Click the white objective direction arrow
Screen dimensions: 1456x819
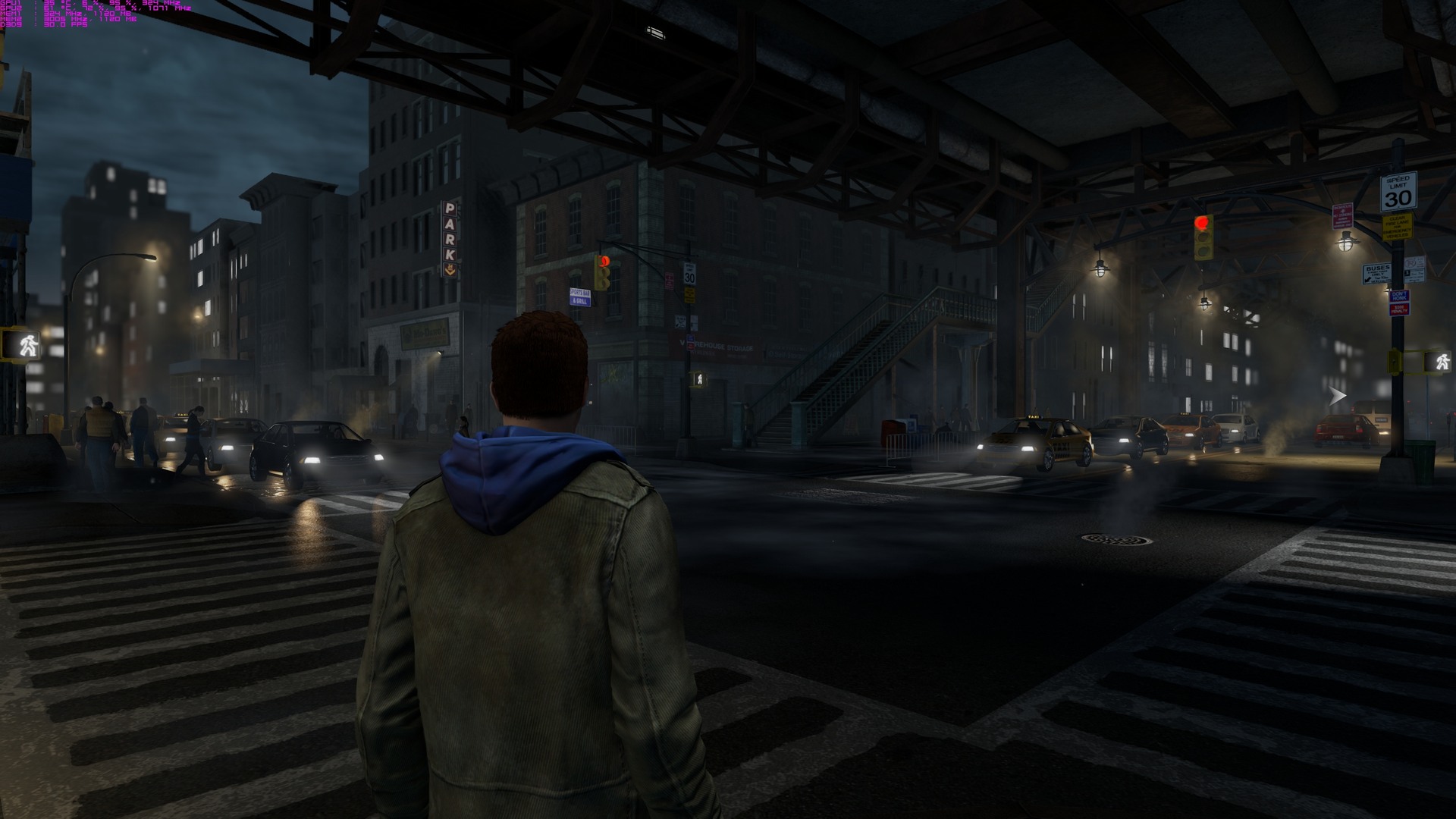[x=1338, y=395]
